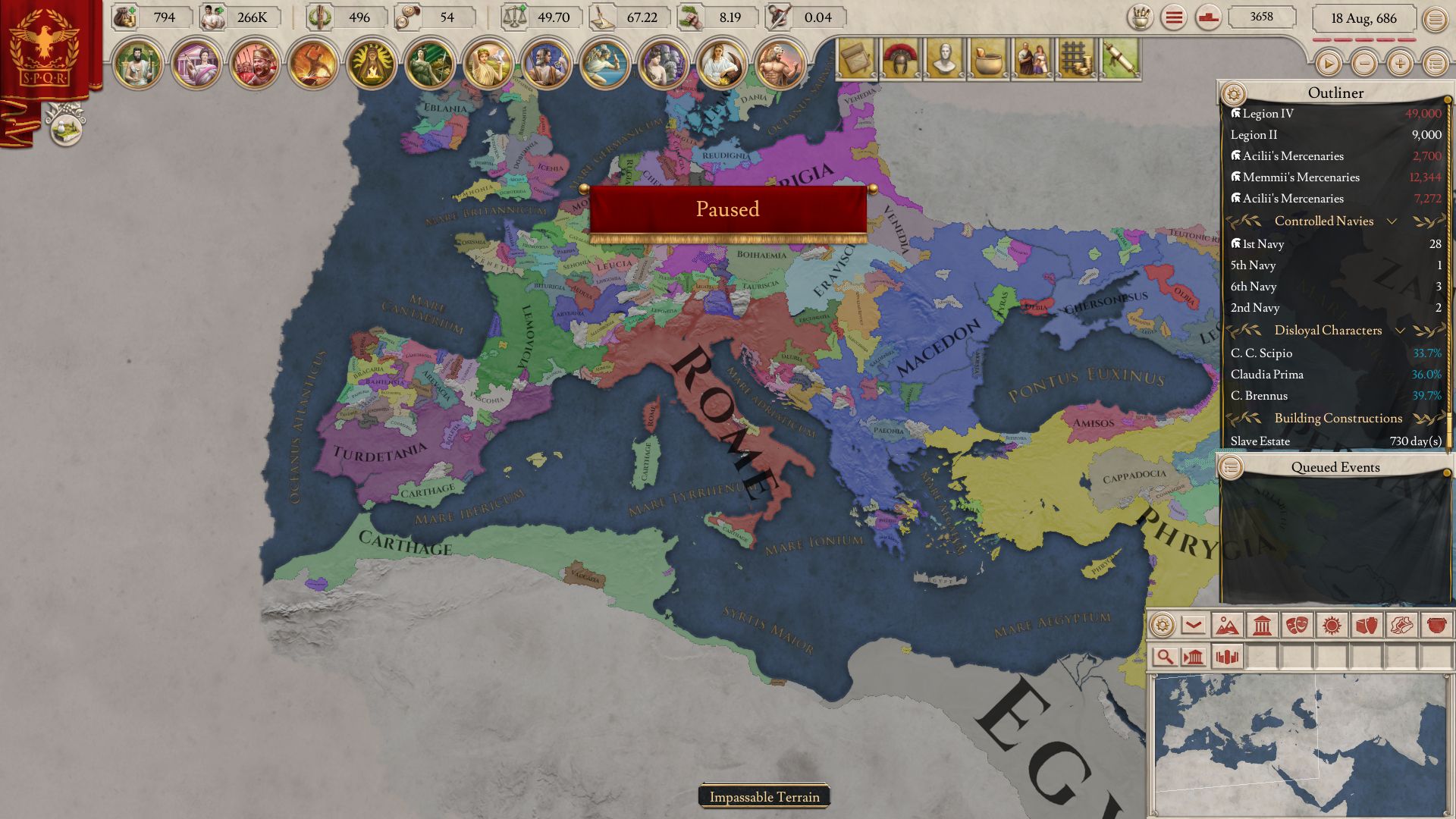Open the magnifying glass search tool
Image resolution: width=1456 pixels, height=819 pixels.
pos(1165,657)
